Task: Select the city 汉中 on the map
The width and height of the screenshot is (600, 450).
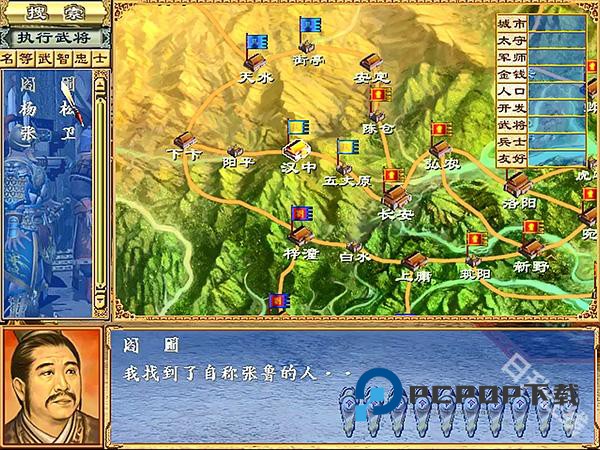Action: [298, 148]
